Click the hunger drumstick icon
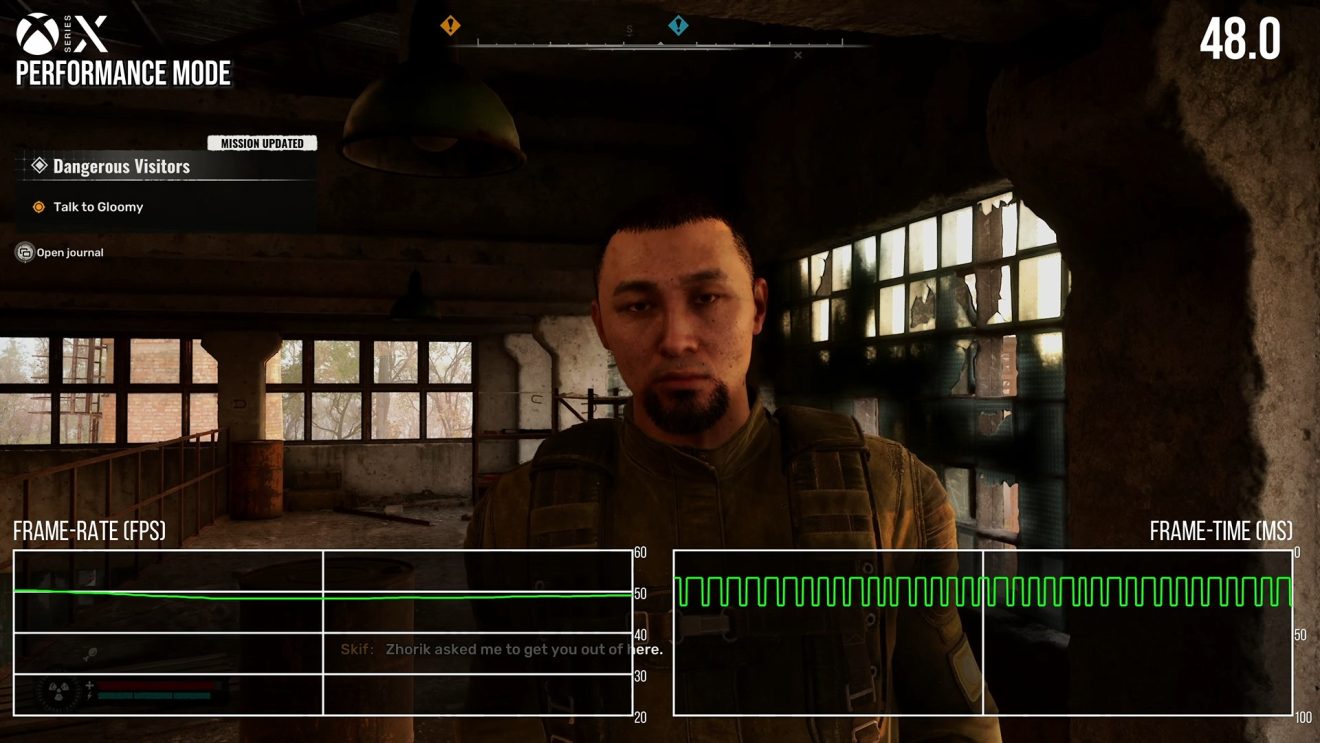 click(x=87, y=654)
